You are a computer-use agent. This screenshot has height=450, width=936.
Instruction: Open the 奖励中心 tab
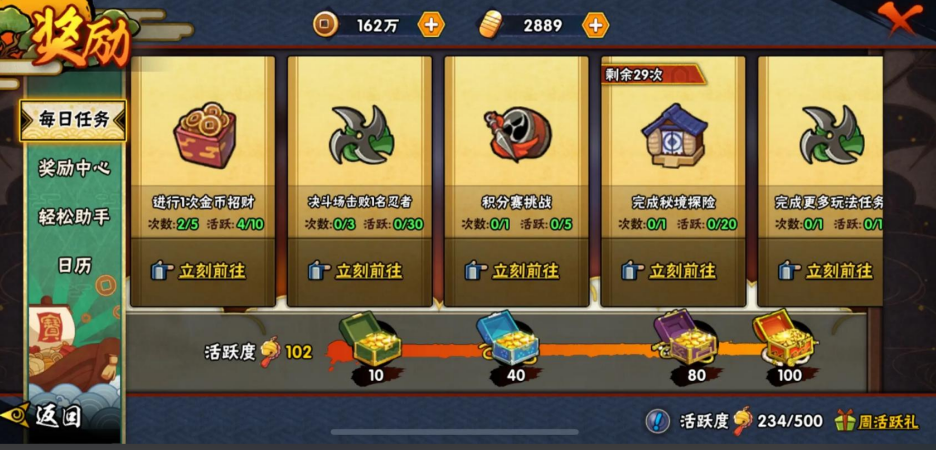(73, 167)
